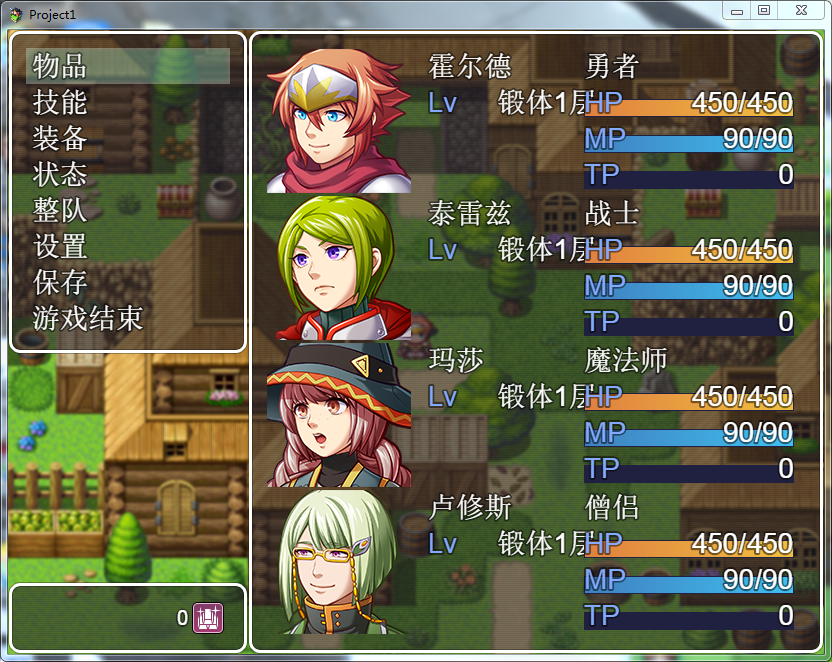Select the 技能 (Skills) menu entry
Viewport: 832px width, 662px height.
click(x=128, y=102)
